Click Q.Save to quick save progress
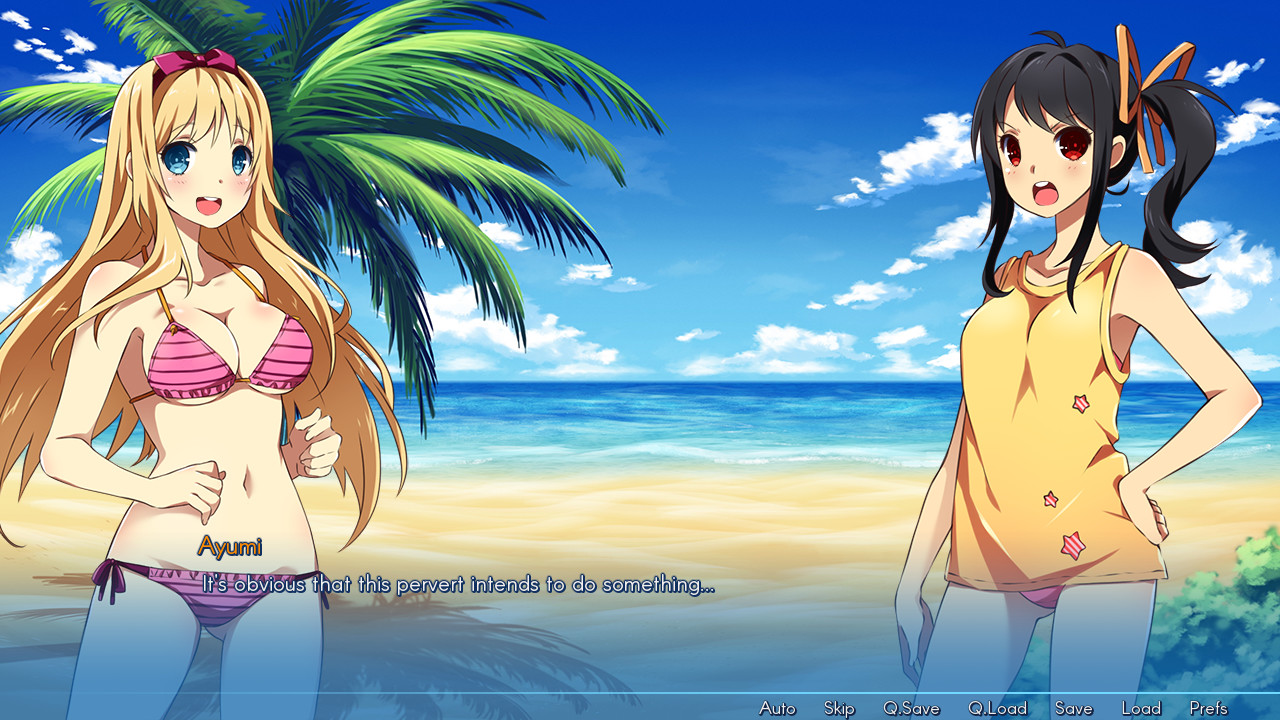Viewport: 1280px width, 720px height. 910,707
